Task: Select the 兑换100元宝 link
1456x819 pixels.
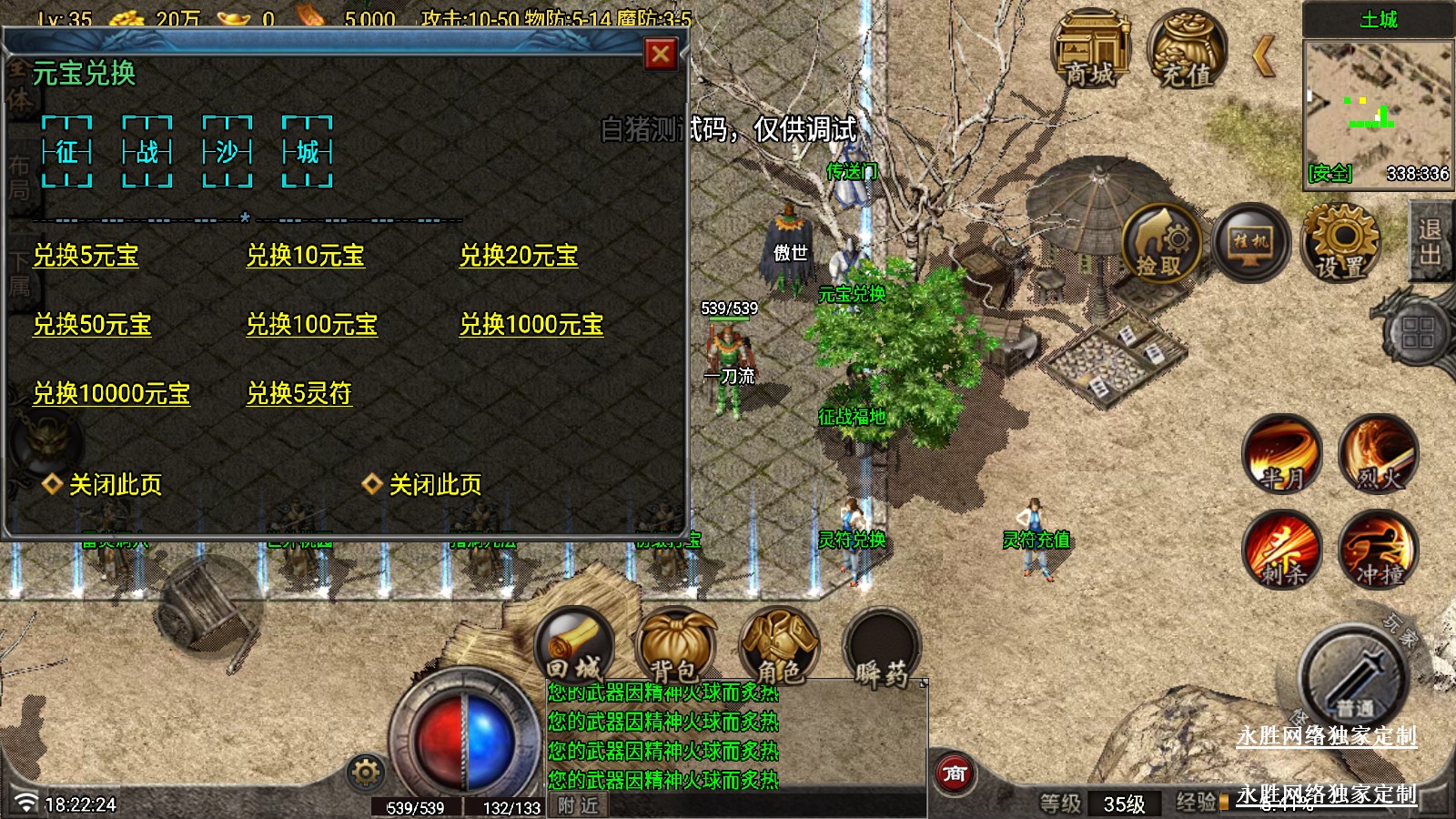Action: 312,325
